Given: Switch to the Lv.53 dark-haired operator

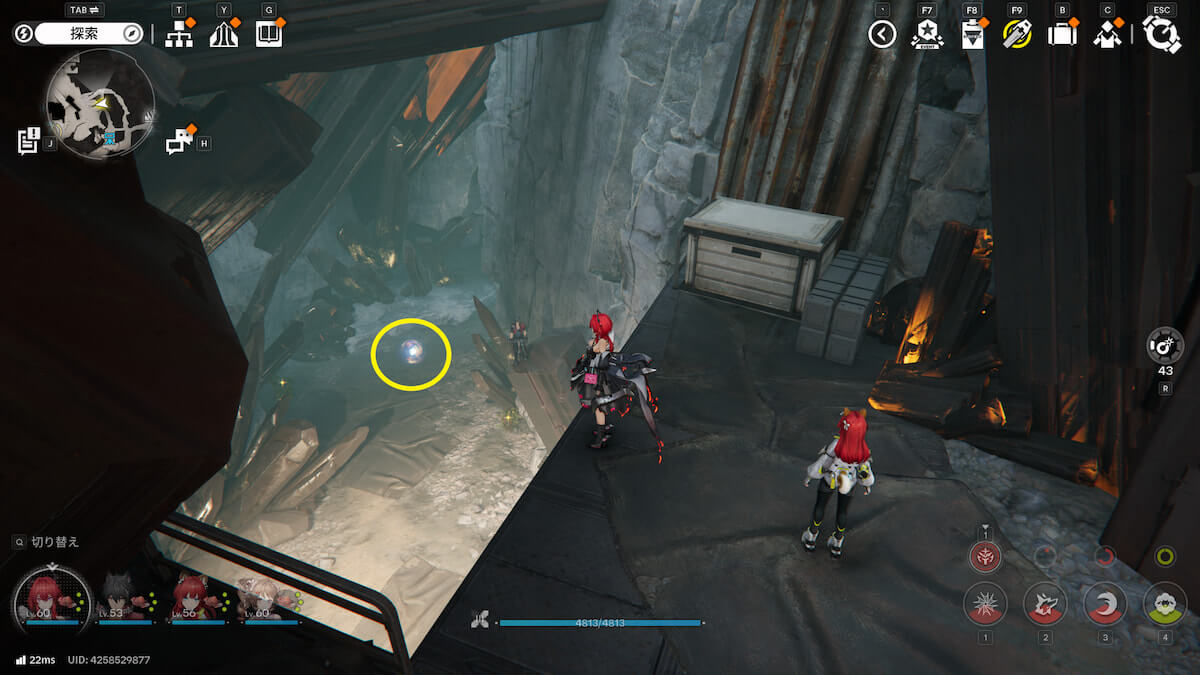Looking at the screenshot, I should point(125,598).
